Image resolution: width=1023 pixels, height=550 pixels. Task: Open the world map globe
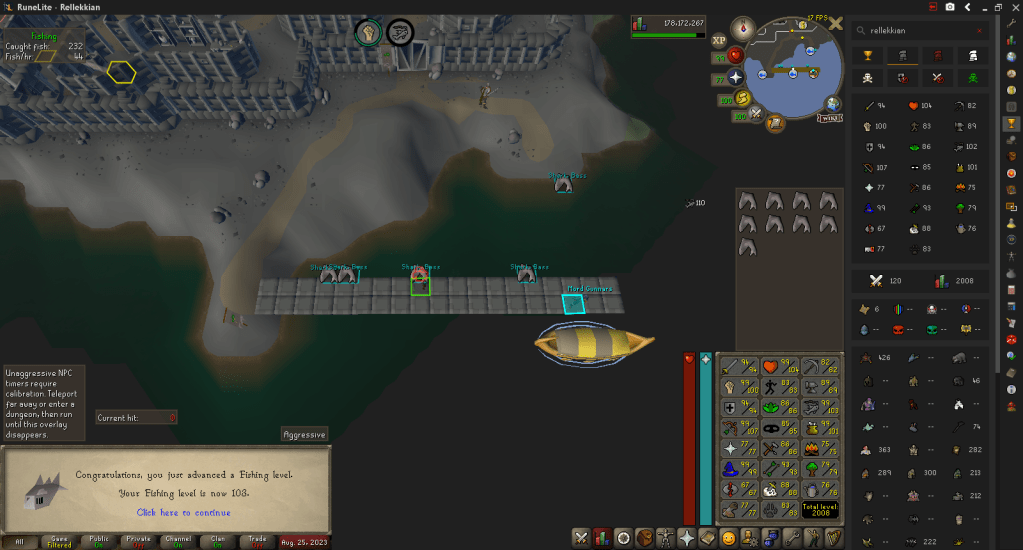click(x=833, y=102)
